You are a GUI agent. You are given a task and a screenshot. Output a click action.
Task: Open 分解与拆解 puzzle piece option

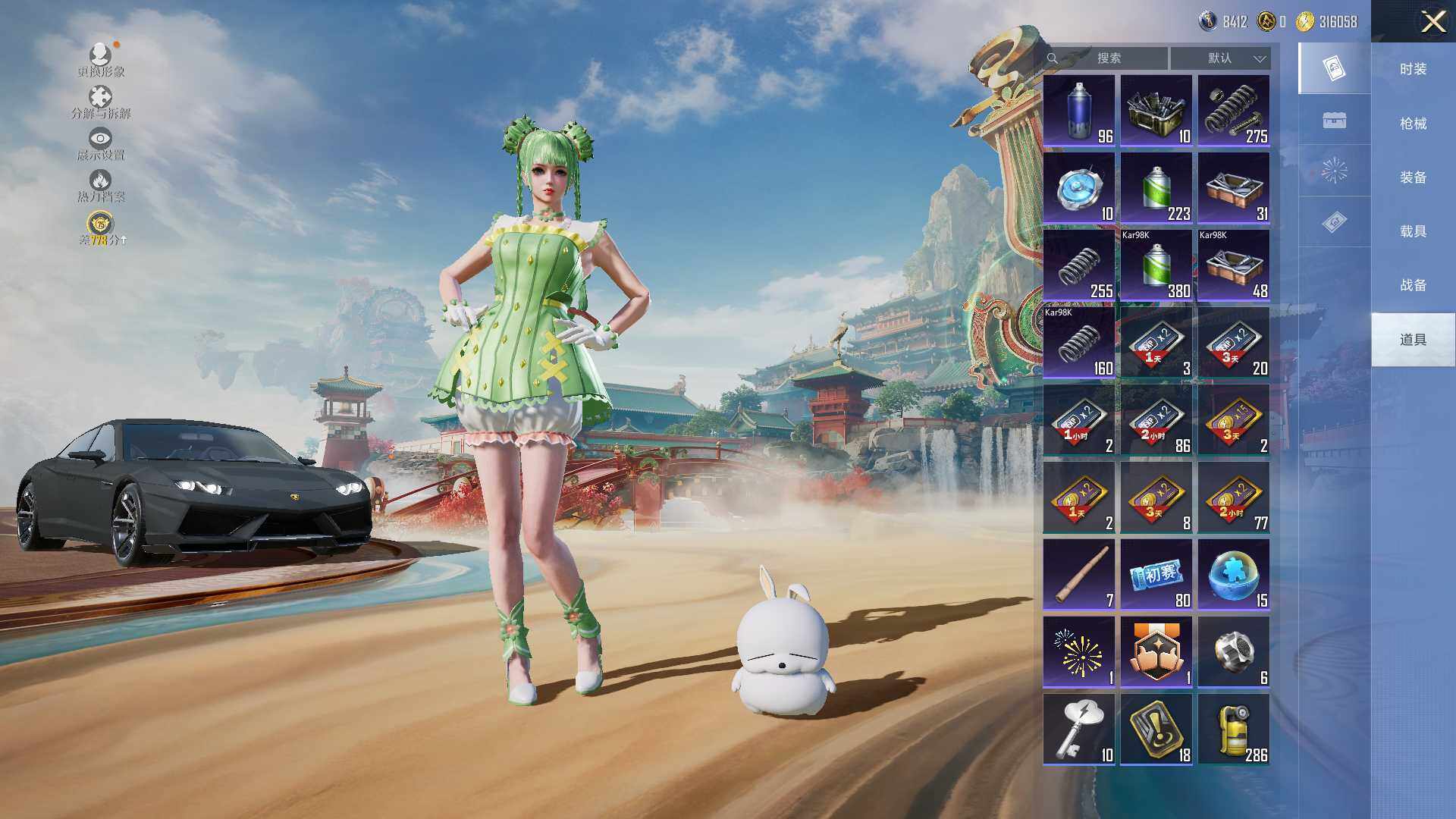coord(101,102)
